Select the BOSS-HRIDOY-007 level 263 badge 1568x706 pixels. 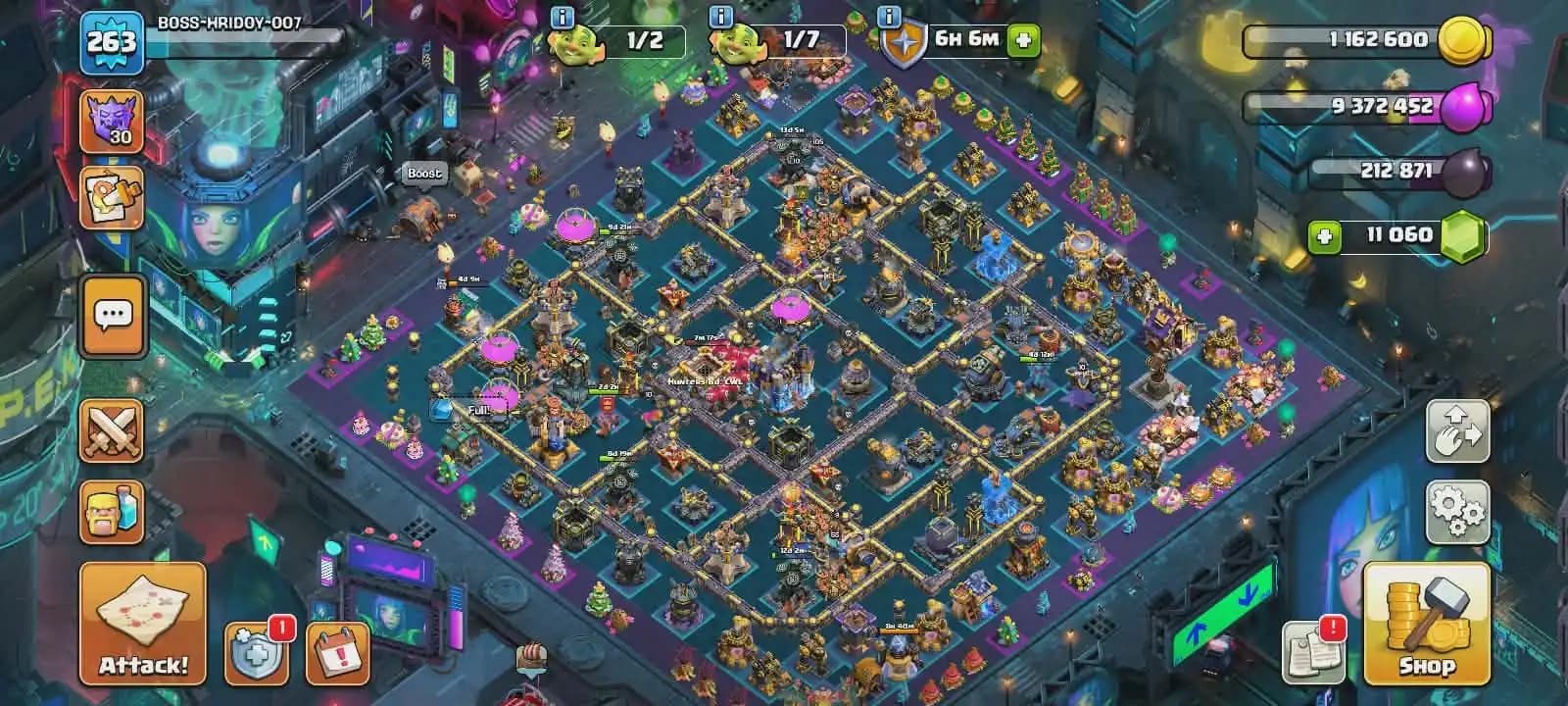[x=113, y=39]
